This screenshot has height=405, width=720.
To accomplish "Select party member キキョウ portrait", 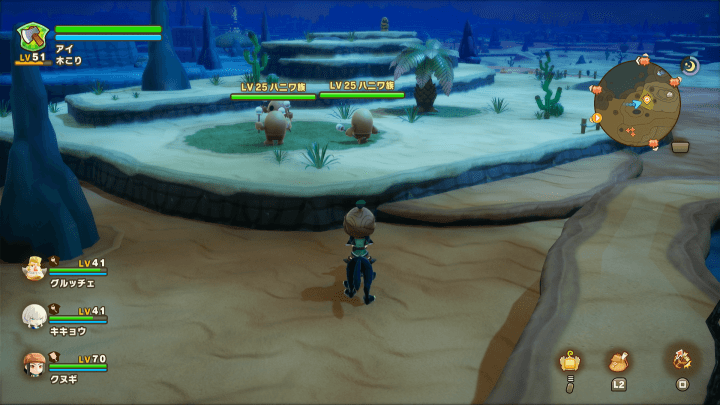I will click(34, 316).
